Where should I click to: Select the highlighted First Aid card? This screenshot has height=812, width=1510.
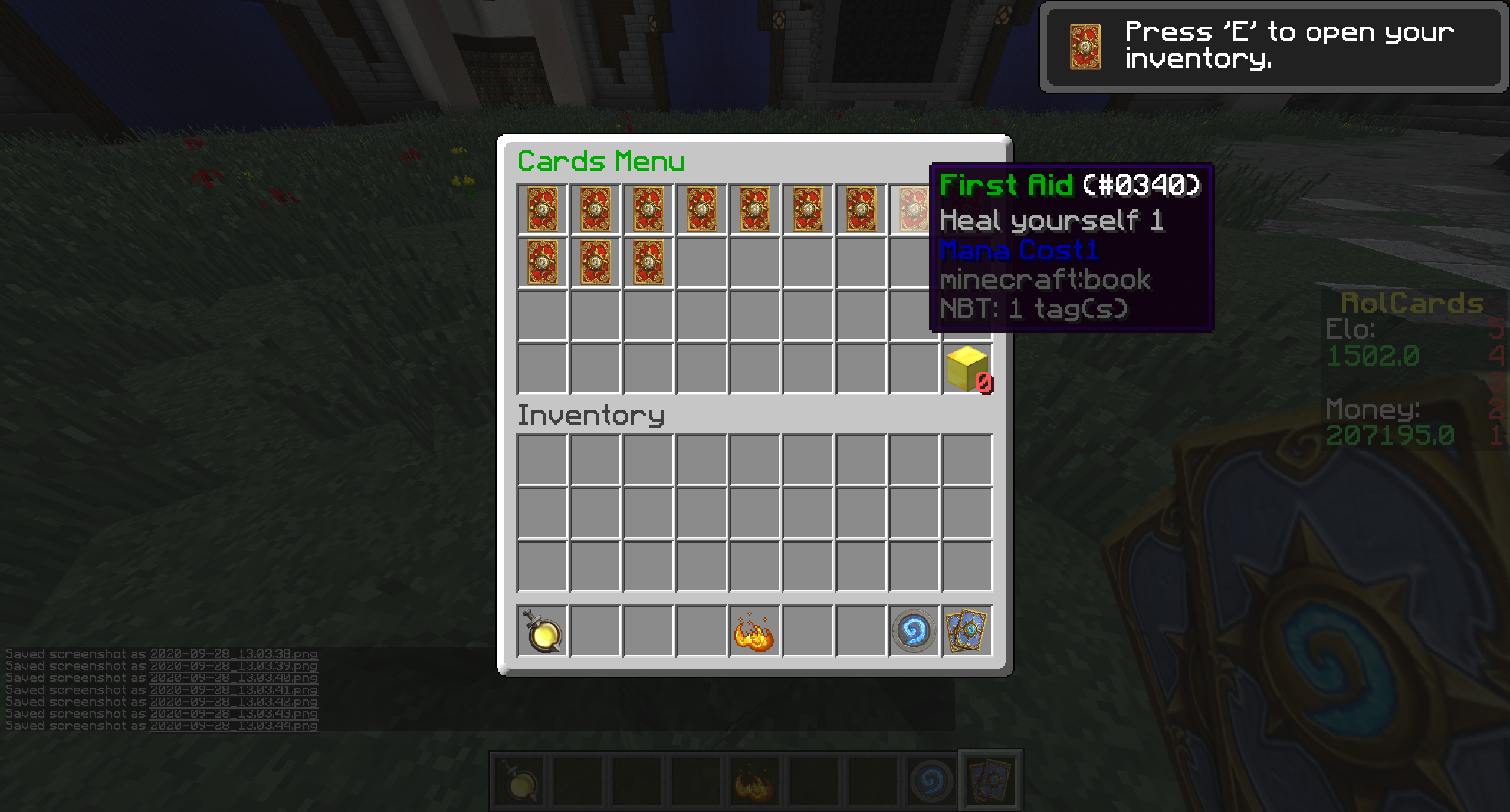913,209
